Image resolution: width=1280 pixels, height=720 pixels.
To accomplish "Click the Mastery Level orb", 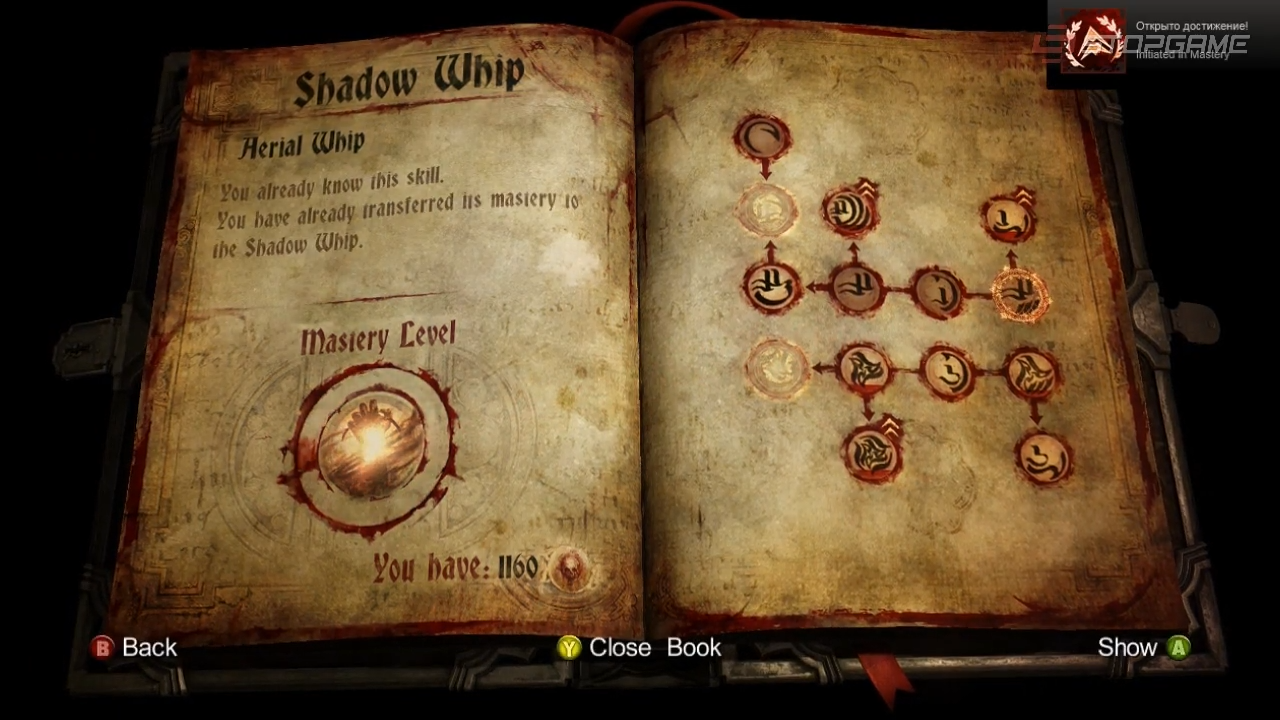I will click(372, 445).
